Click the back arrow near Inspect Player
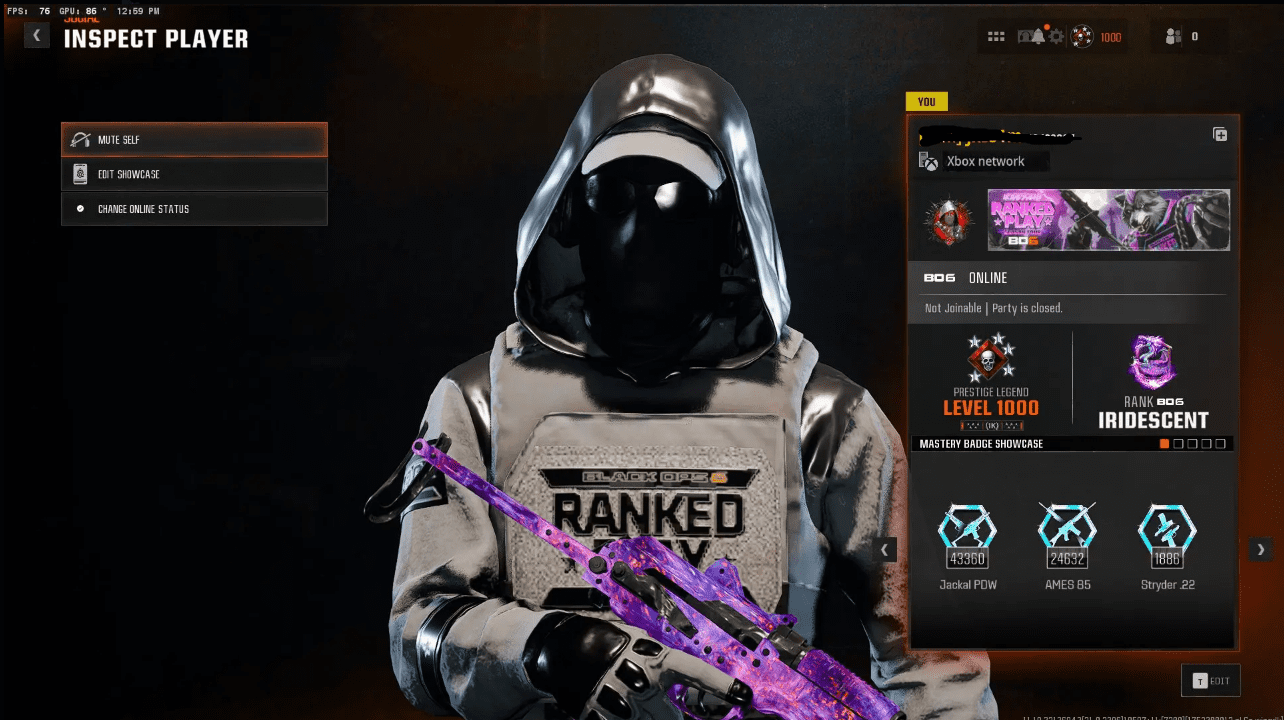 click(x=36, y=34)
